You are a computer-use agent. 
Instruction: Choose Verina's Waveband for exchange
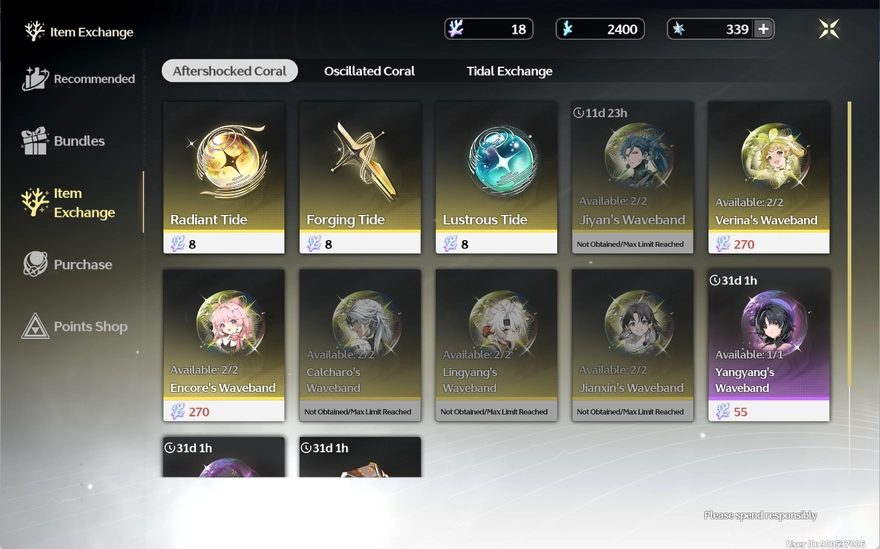tap(768, 177)
